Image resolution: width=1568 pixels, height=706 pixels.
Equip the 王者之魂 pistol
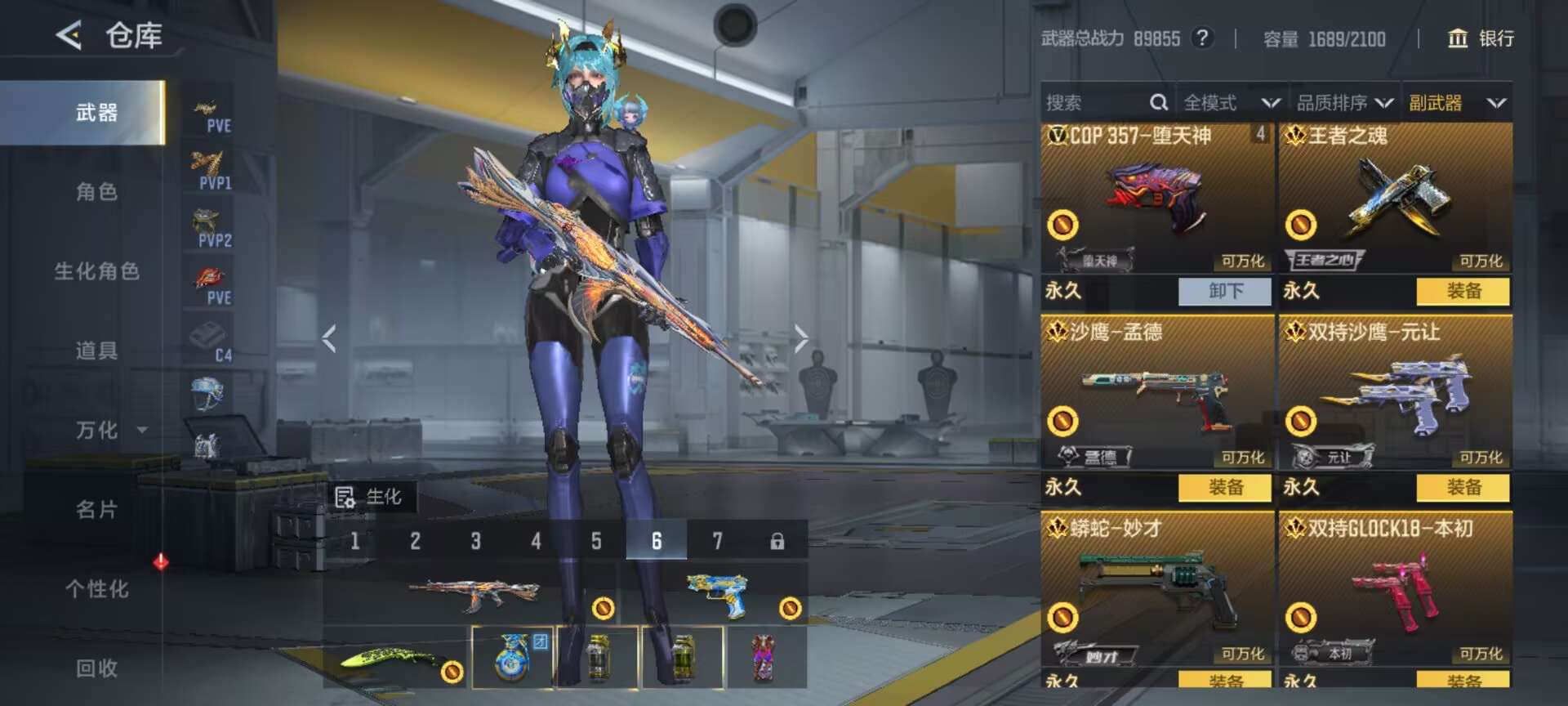click(x=1463, y=291)
